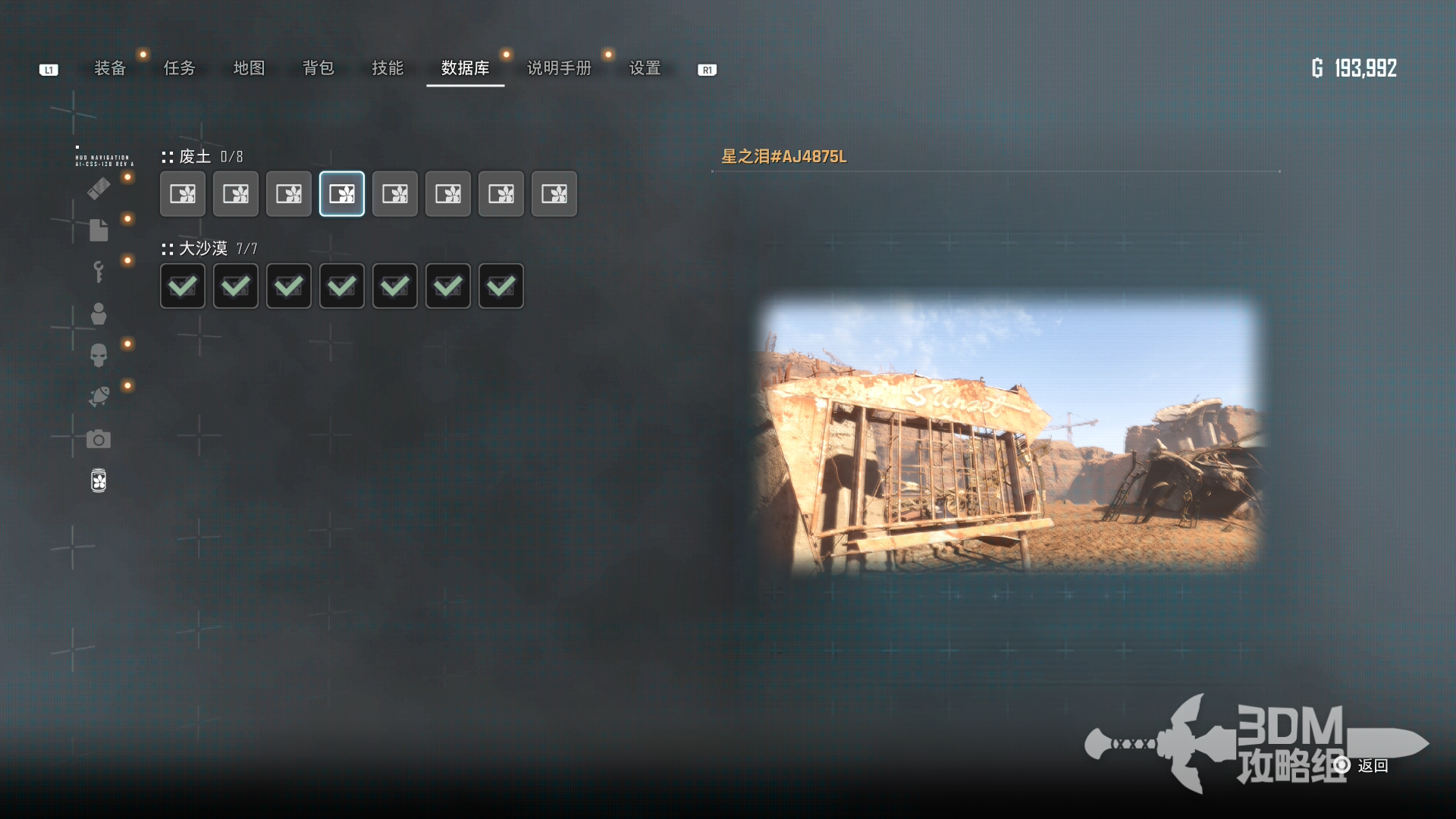Screen dimensions: 1456x819
Task: Open the memory stick database category
Action: pyautogui.click(x=99, y=188)
